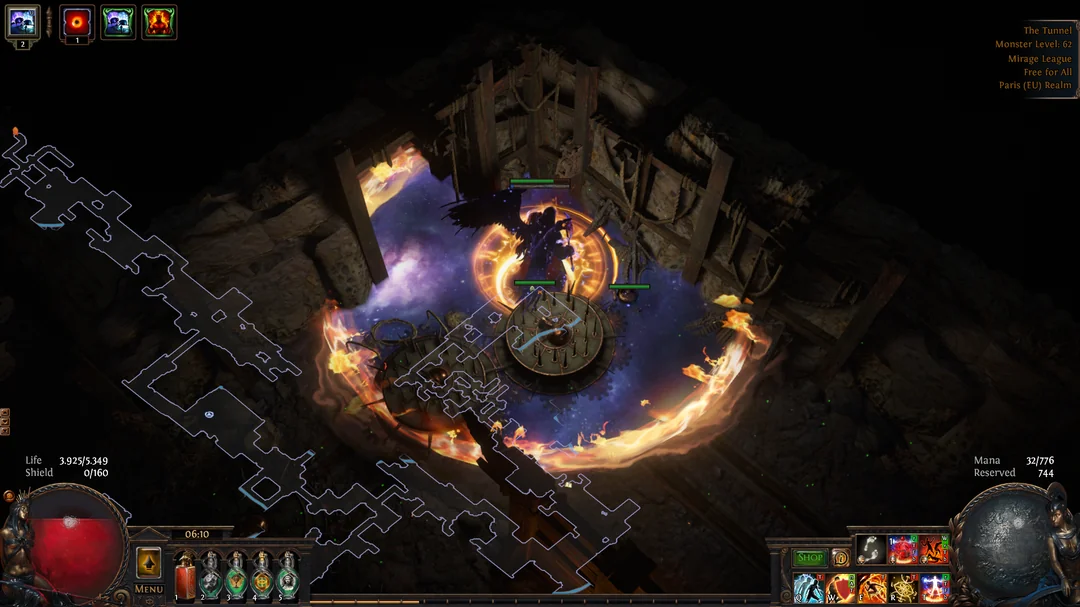Select the burning figure buff icon

(x=159, y=22)
